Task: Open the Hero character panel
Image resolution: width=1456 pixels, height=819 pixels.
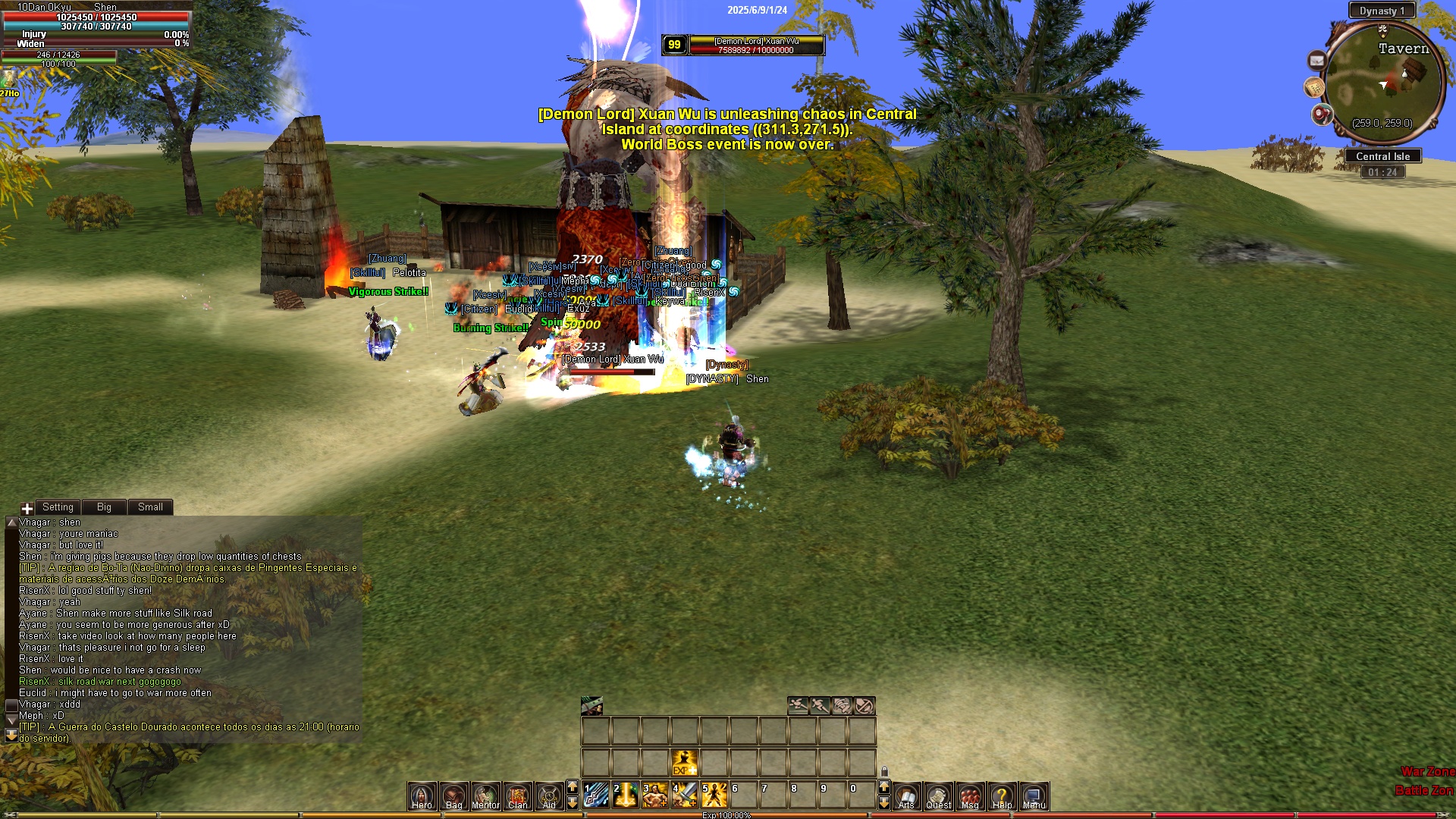Action: pos(422,796)
